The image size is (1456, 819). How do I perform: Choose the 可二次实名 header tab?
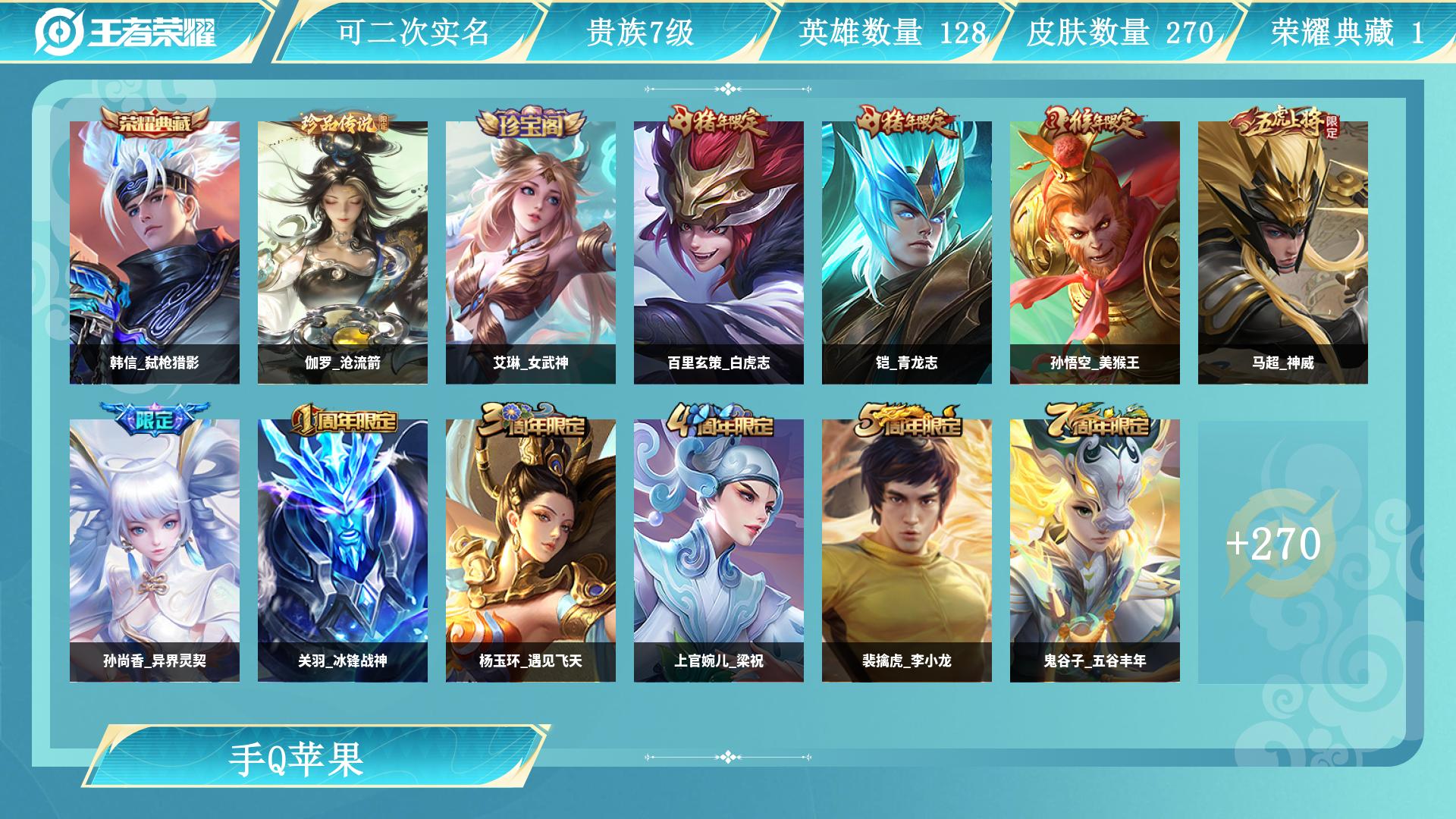pos(413,32)
